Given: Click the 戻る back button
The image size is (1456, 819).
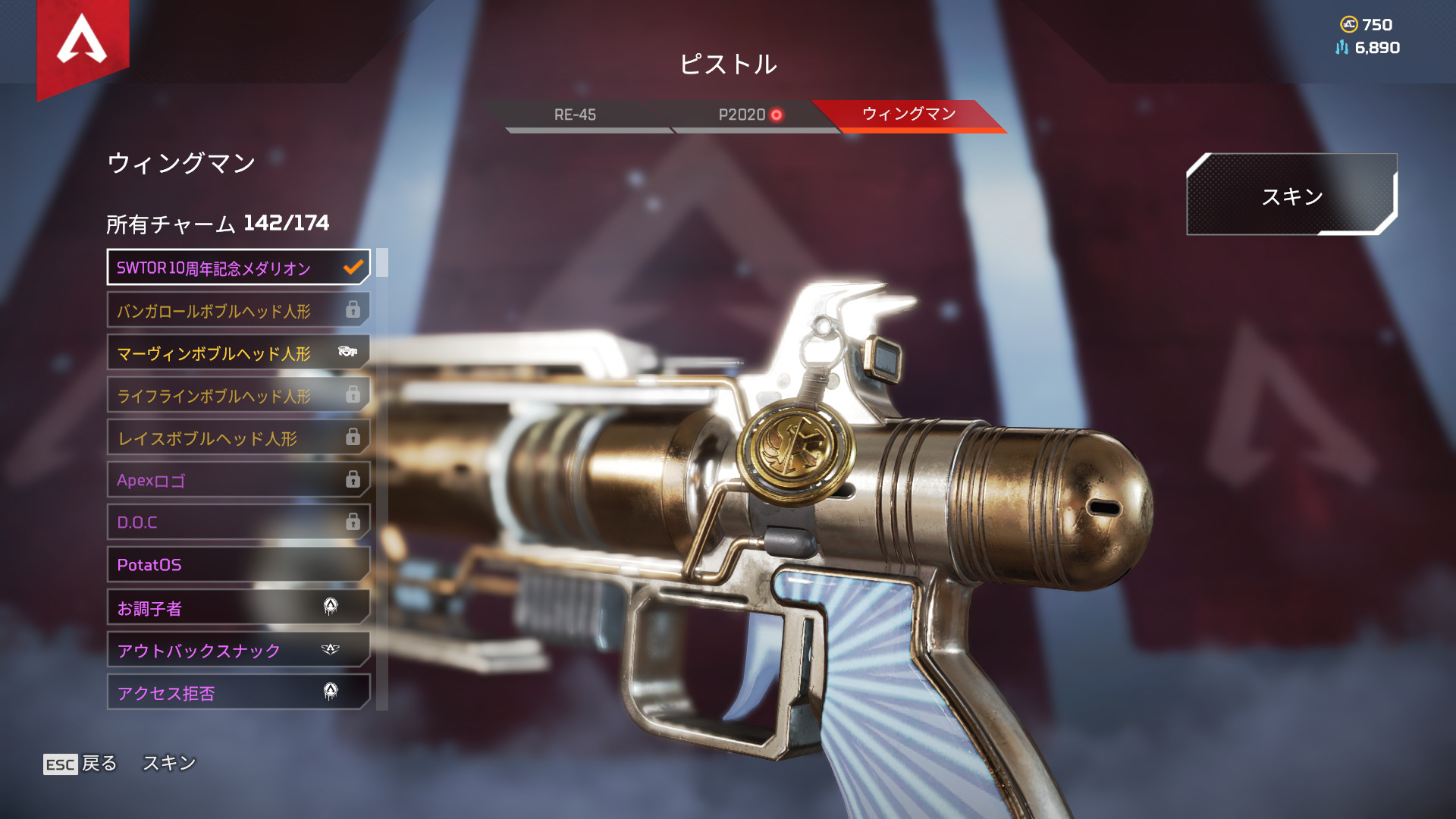Looking at the screenshot, I should pyautogui.click(x=81, y=764).
